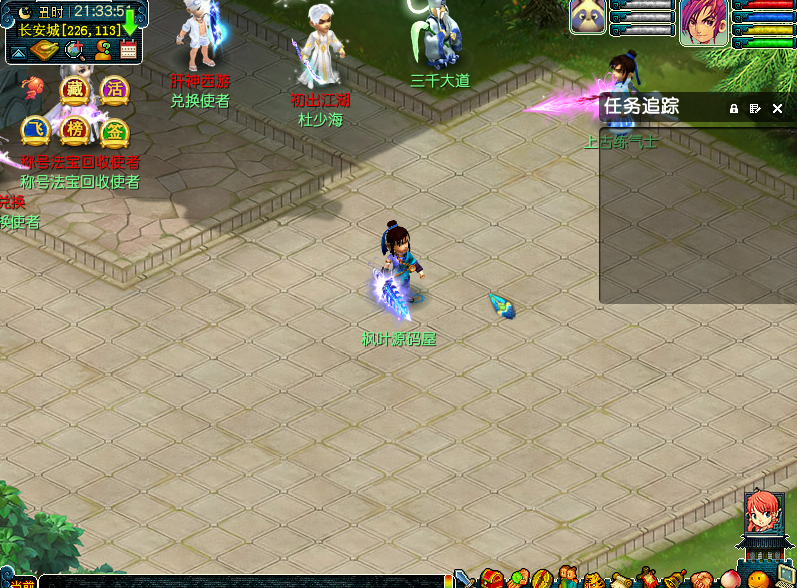Open the pet portrait panel
The width and height of the screenshot is (797, 588).
click(589, 17)
